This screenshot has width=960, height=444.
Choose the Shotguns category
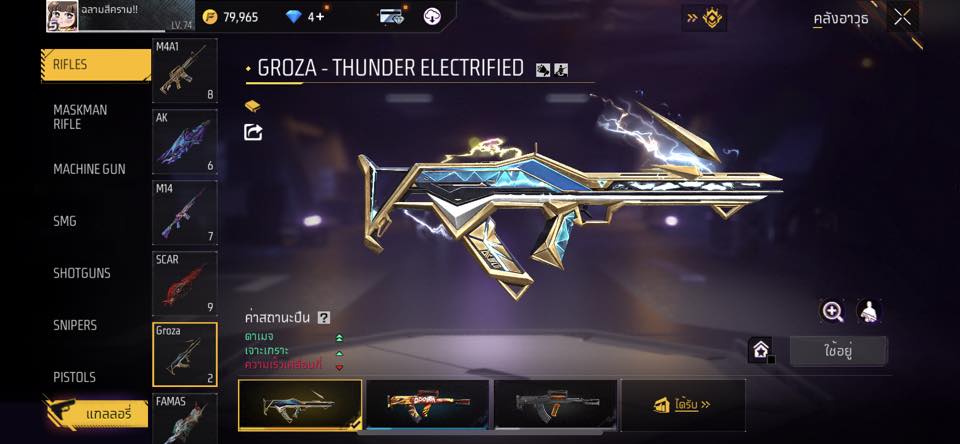[82, 273]
